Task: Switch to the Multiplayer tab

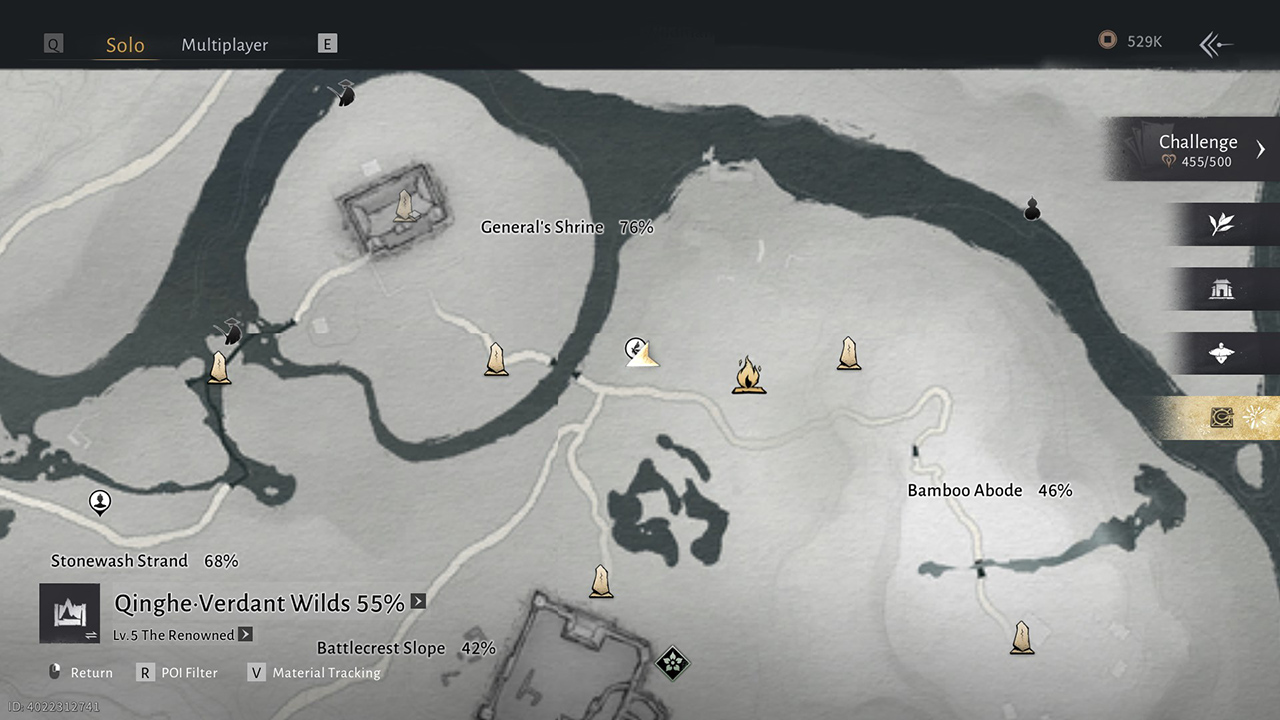Action: (224, 45)
